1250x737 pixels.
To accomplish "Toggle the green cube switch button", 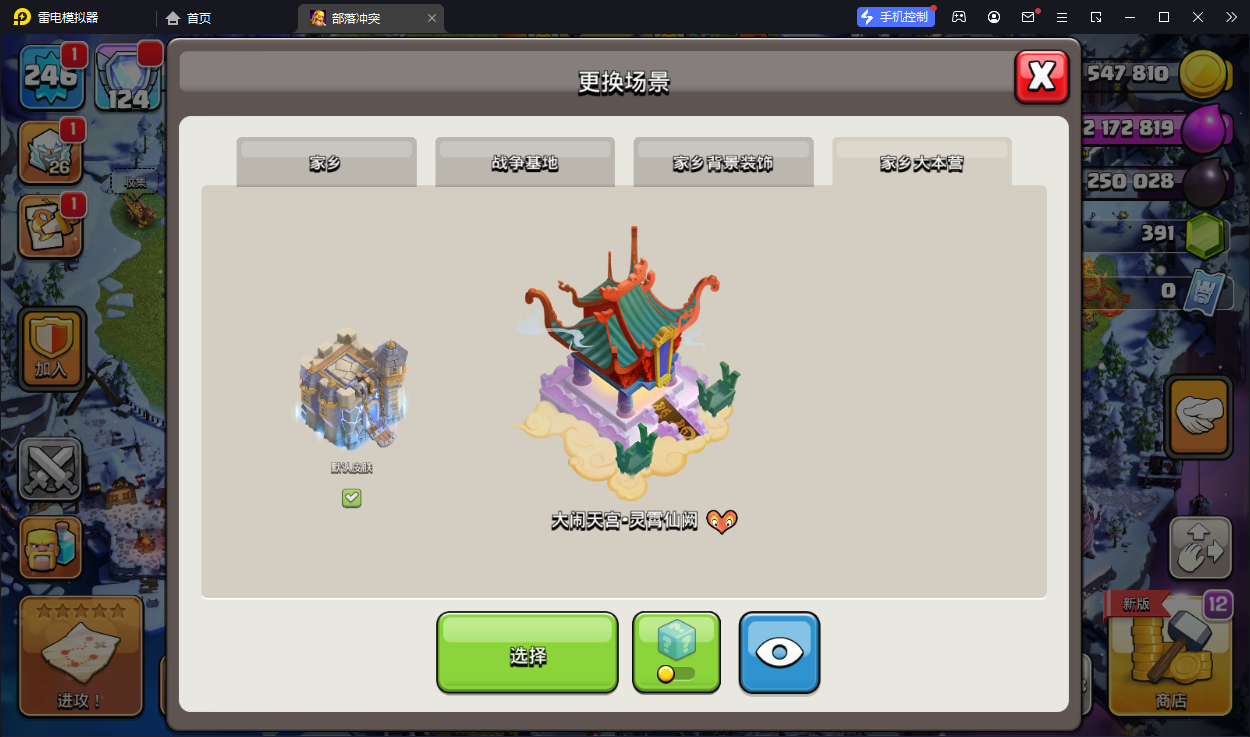I will (x=676, y=653).
